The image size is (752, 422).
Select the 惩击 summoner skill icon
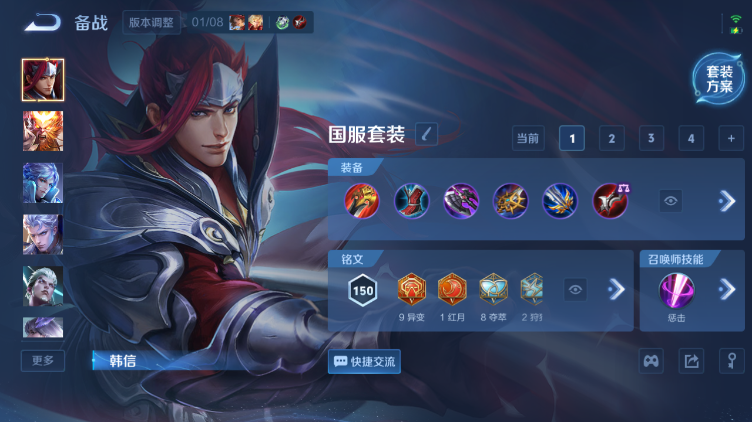coord(675,291)
